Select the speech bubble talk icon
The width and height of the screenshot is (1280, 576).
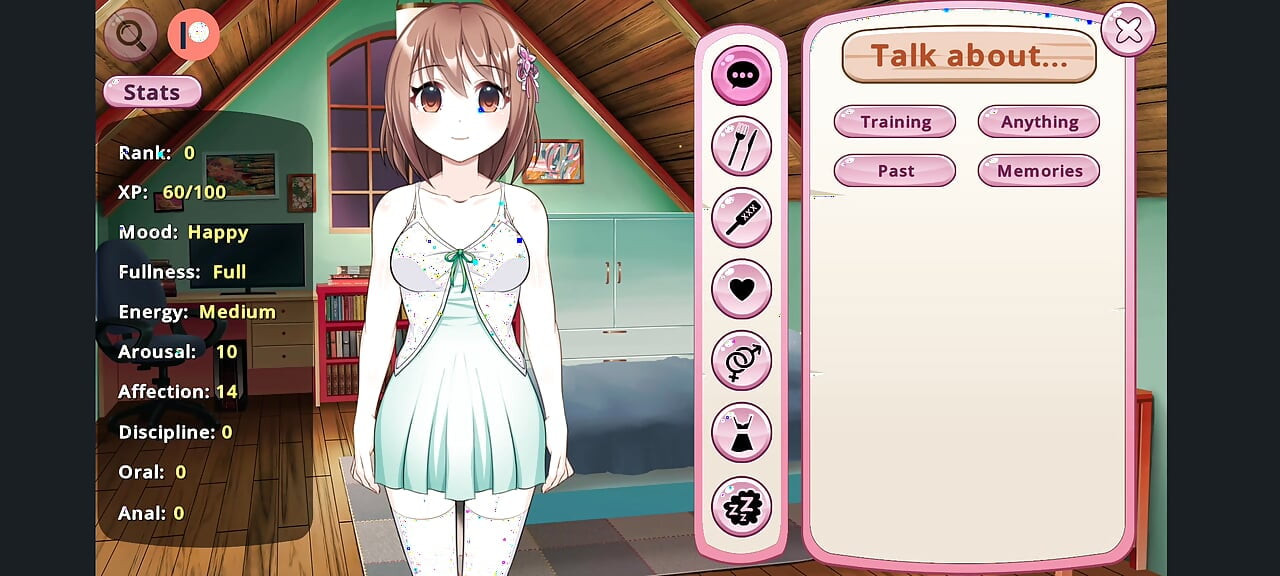[x=741, y=75]
